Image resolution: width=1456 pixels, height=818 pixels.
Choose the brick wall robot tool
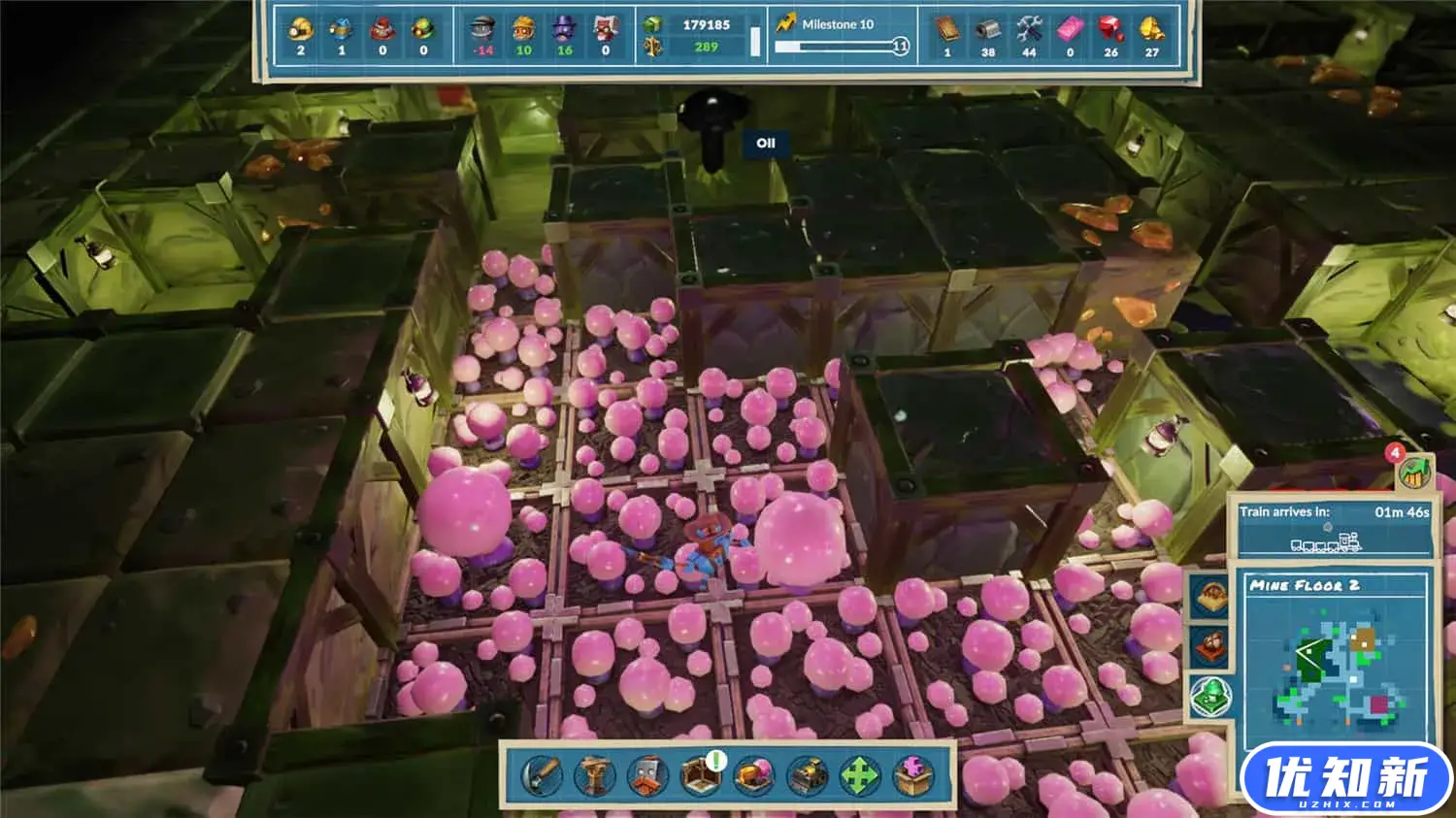coord(647,775)
